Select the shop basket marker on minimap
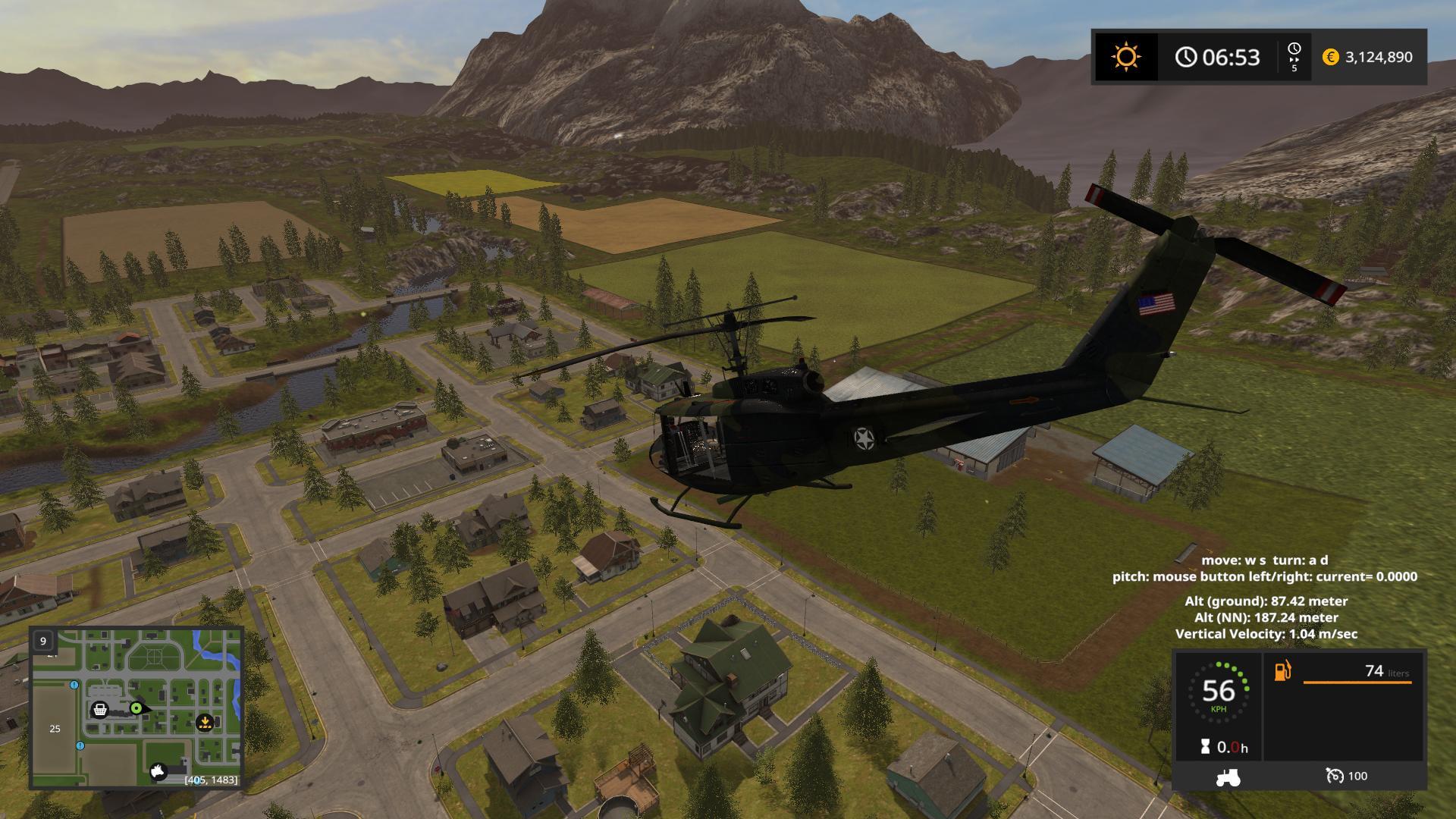The height and width of the screenshot is (819, 1456). (x=99, y=710)
